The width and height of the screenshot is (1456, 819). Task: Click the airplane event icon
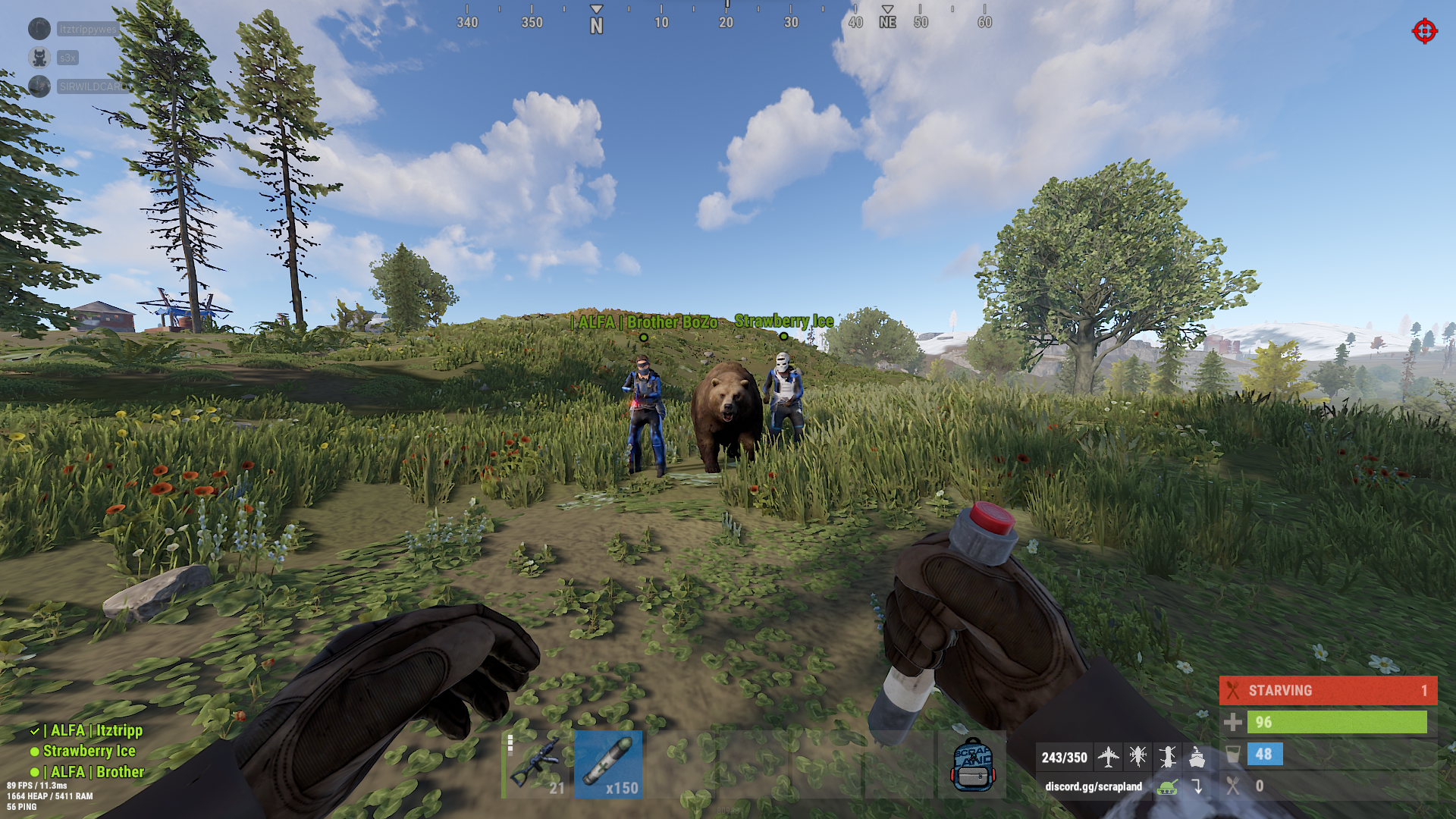click(x=1108, y=756)
